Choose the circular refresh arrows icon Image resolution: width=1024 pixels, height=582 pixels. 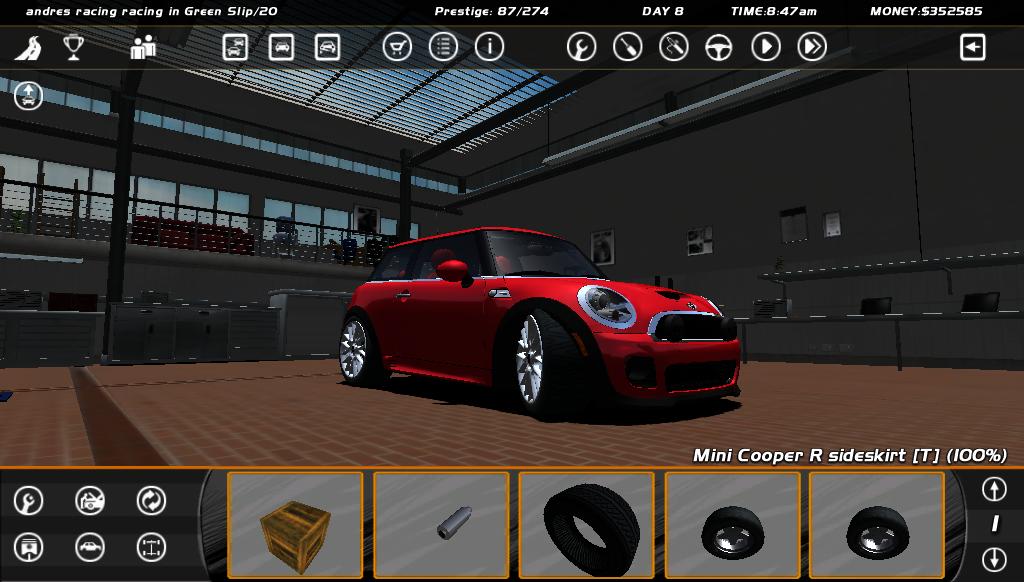[x=151, y=500]
